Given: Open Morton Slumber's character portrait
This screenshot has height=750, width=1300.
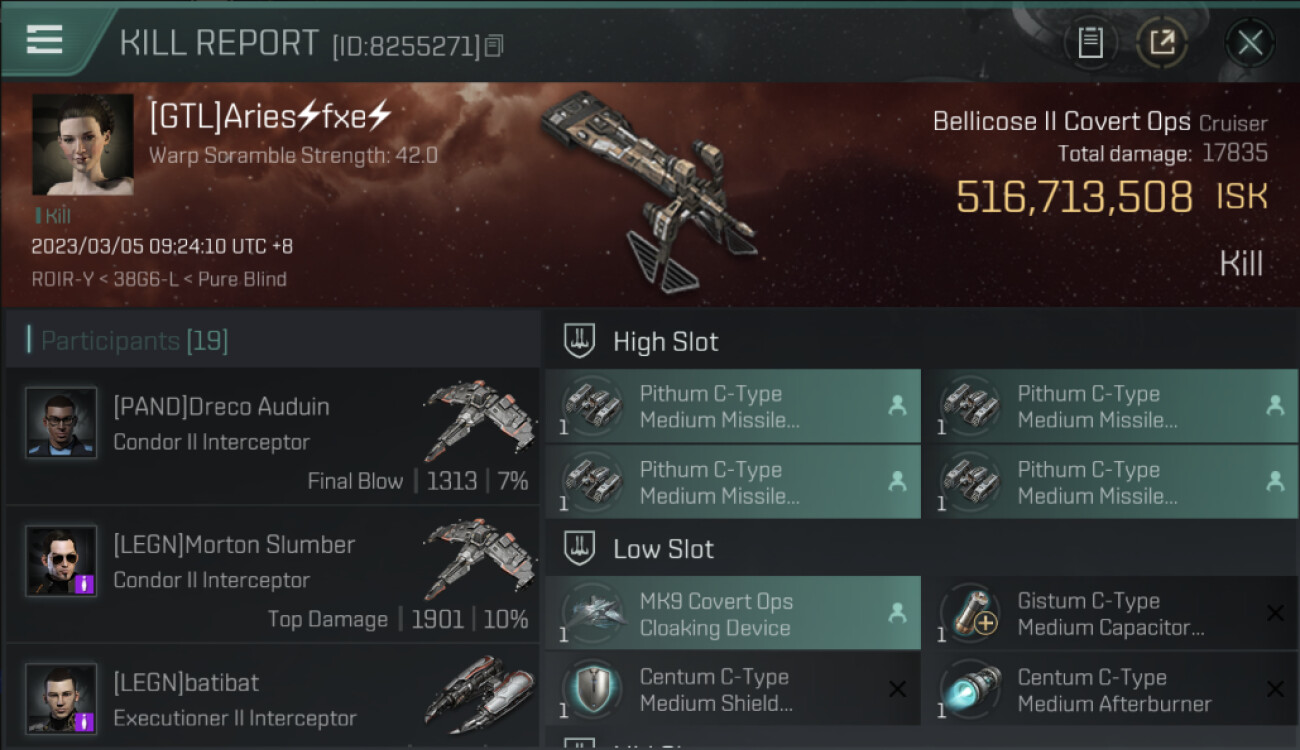Looking at the screenshot, I should click(x=62, y=561).
